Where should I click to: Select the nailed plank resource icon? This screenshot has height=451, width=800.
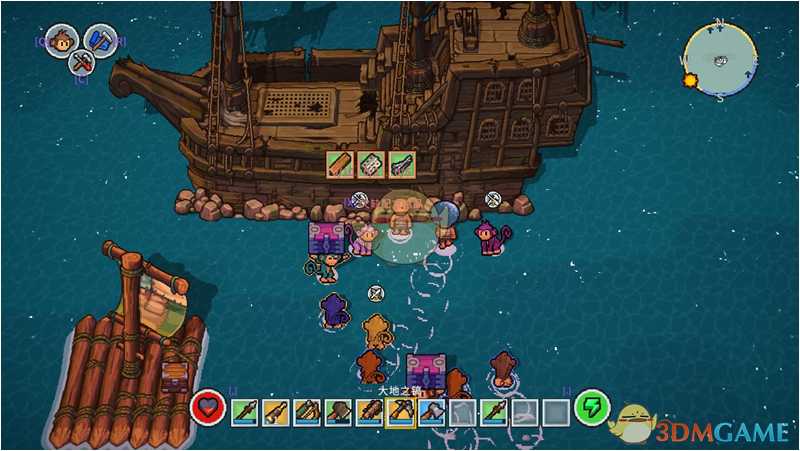click(x=371, y=165)
